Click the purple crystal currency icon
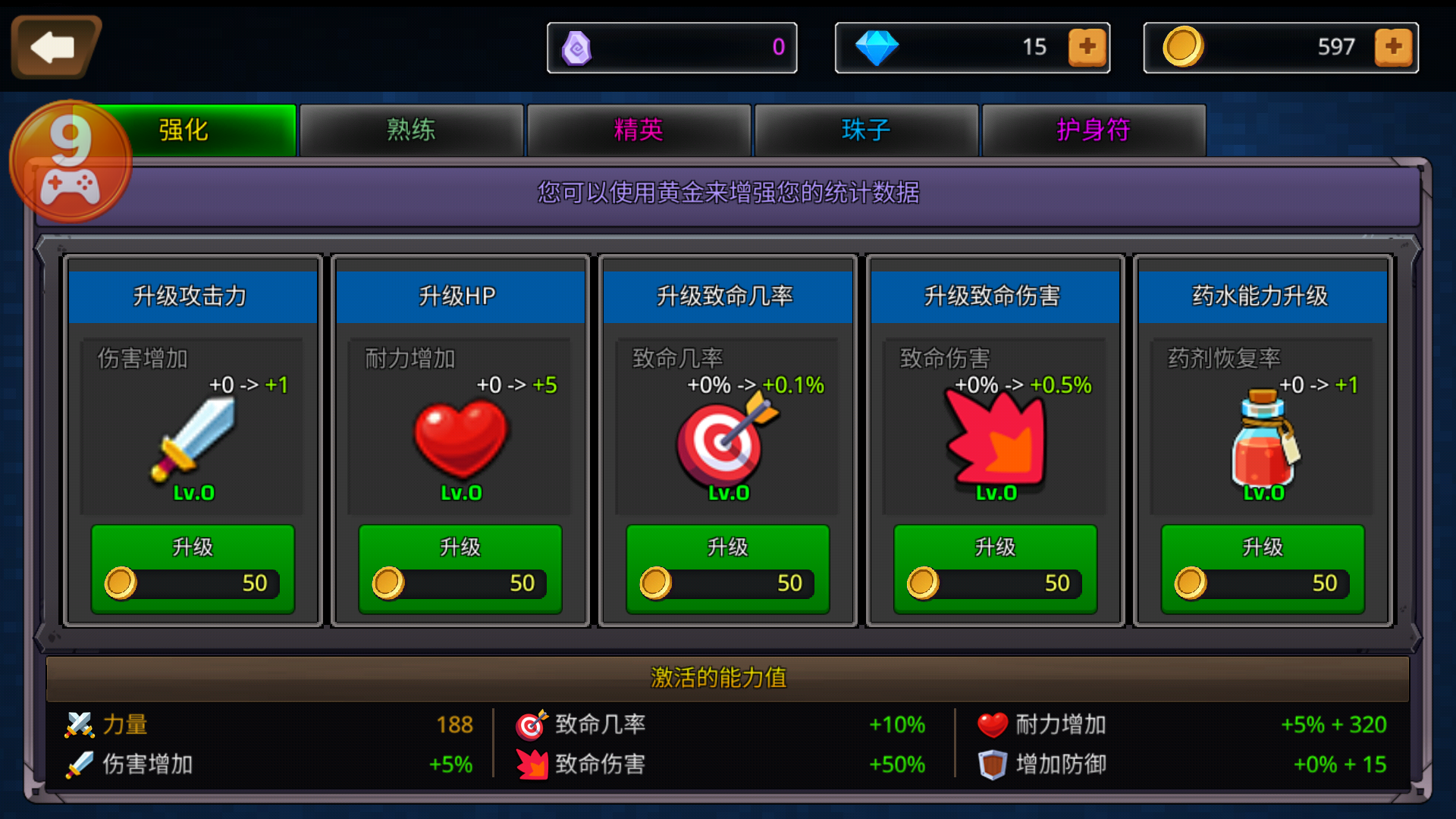The width and height of the screenshot is (1456, 819). coord(576,47)
